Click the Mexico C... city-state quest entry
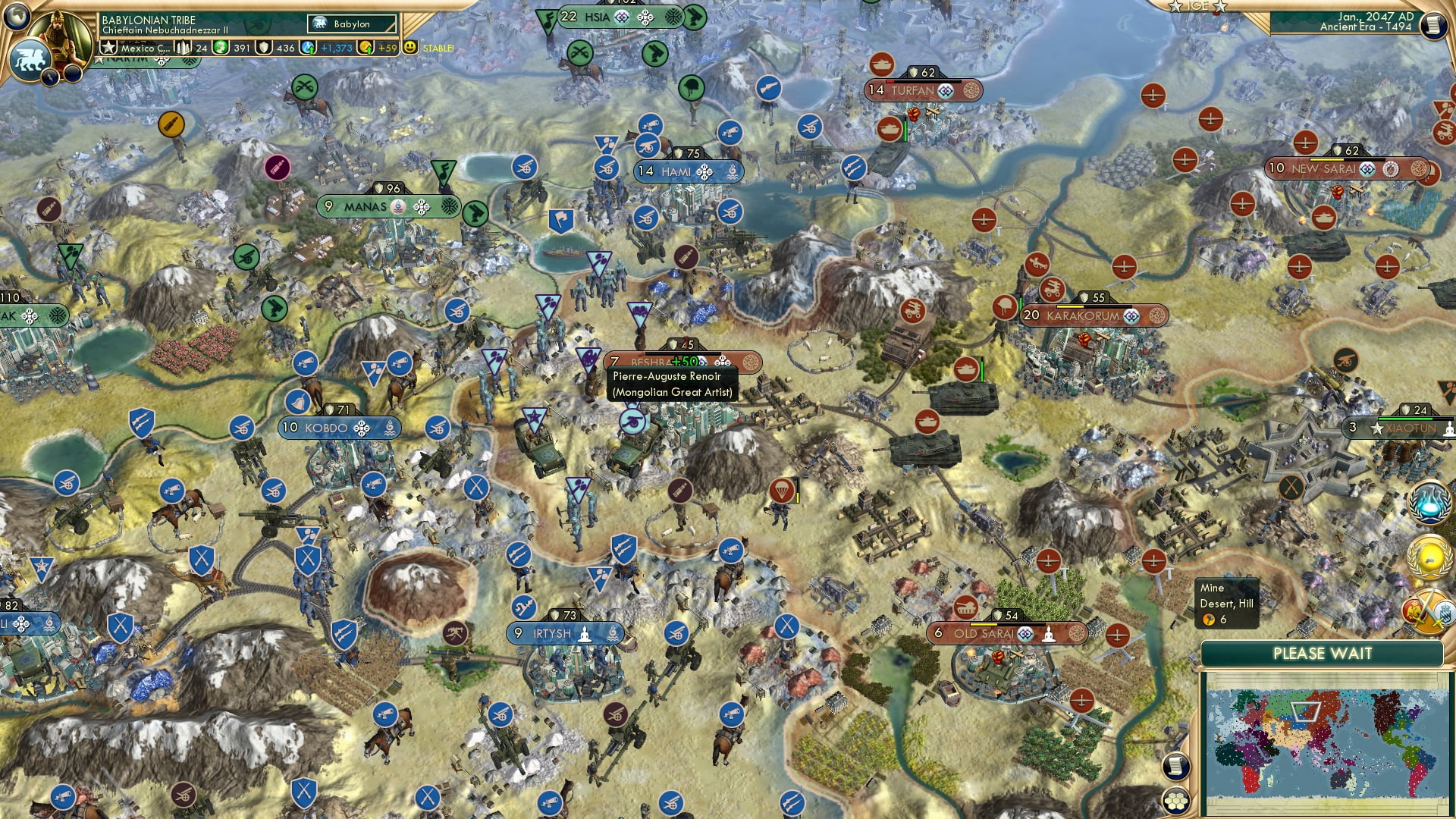This screenshot has width=1456, height=819. pos(136,49)
